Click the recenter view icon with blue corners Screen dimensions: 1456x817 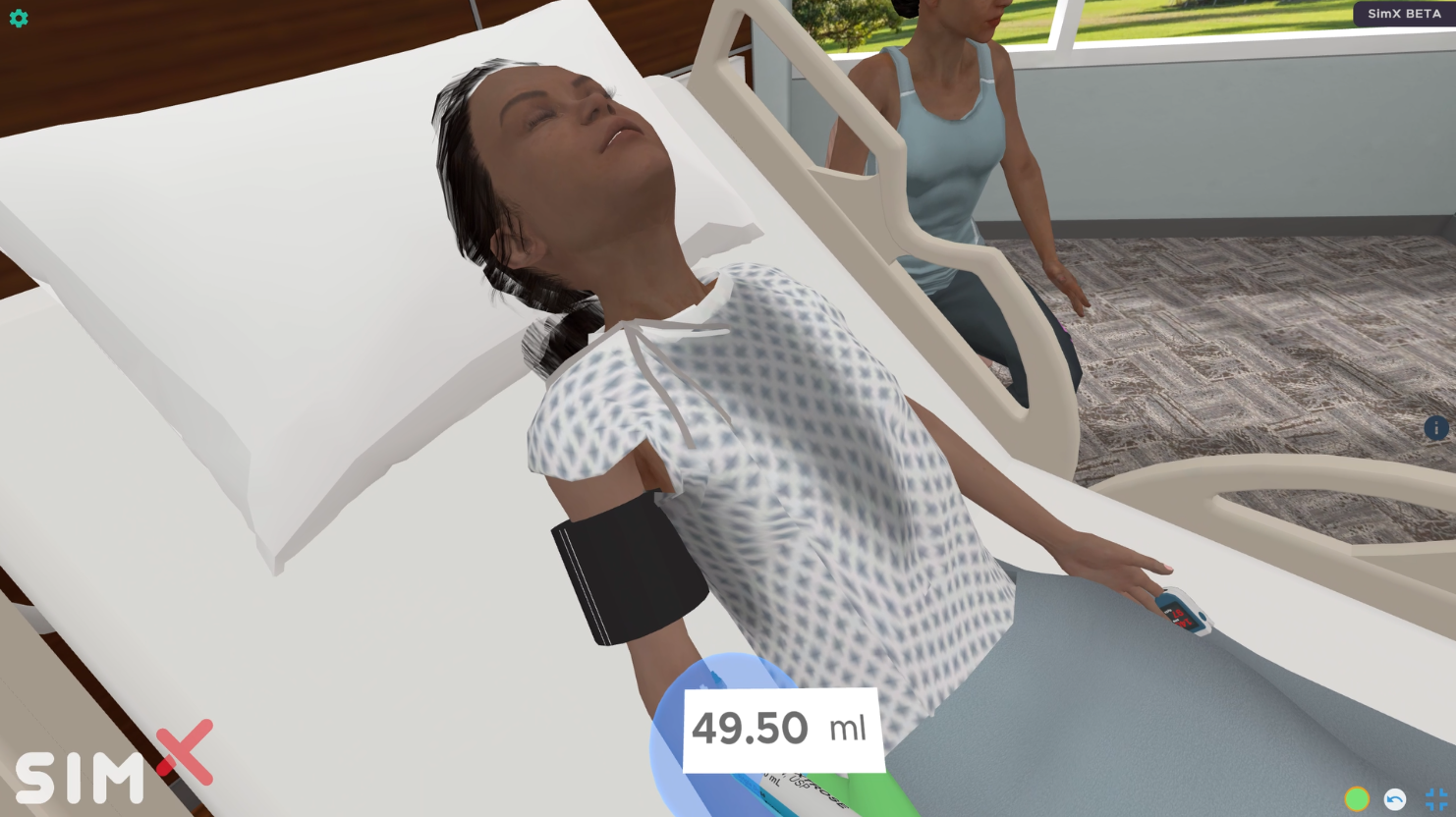pos(1435,799)
